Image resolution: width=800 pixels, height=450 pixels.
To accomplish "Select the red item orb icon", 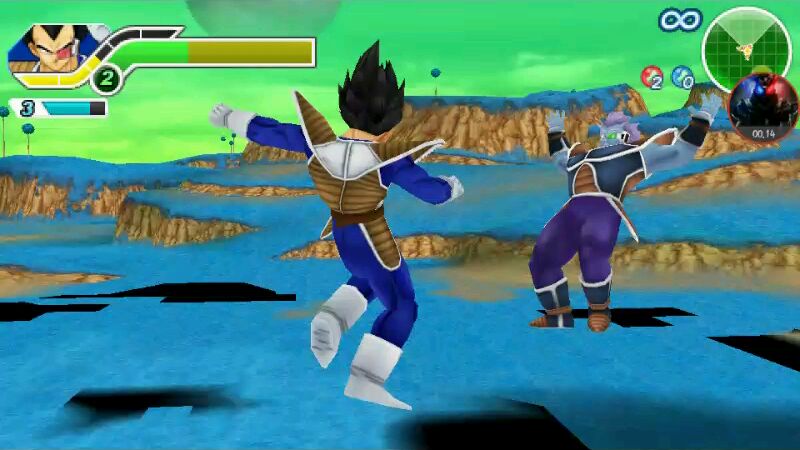I will coord(652,77).
